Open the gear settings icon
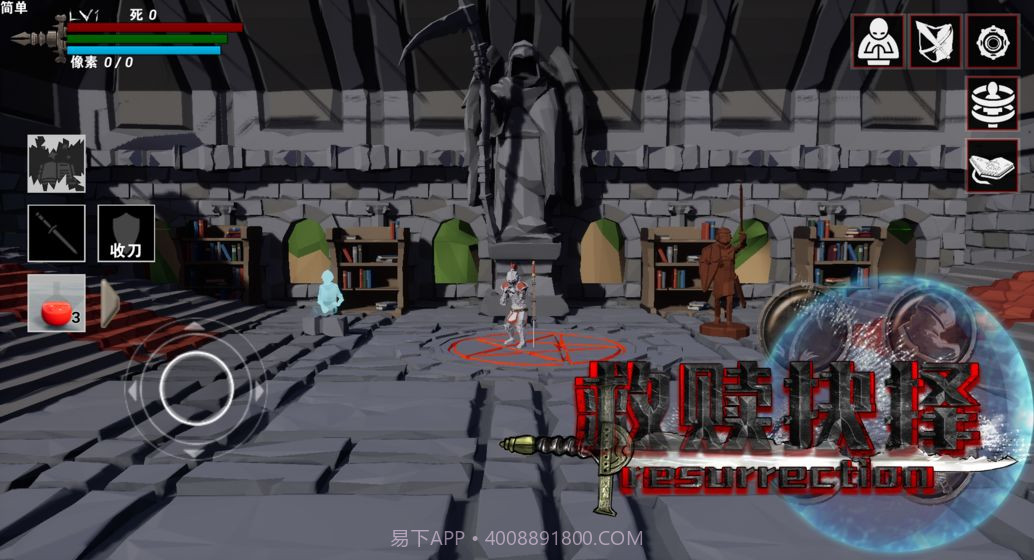Viewport: 1034px width, 560px height. point(992,42)
